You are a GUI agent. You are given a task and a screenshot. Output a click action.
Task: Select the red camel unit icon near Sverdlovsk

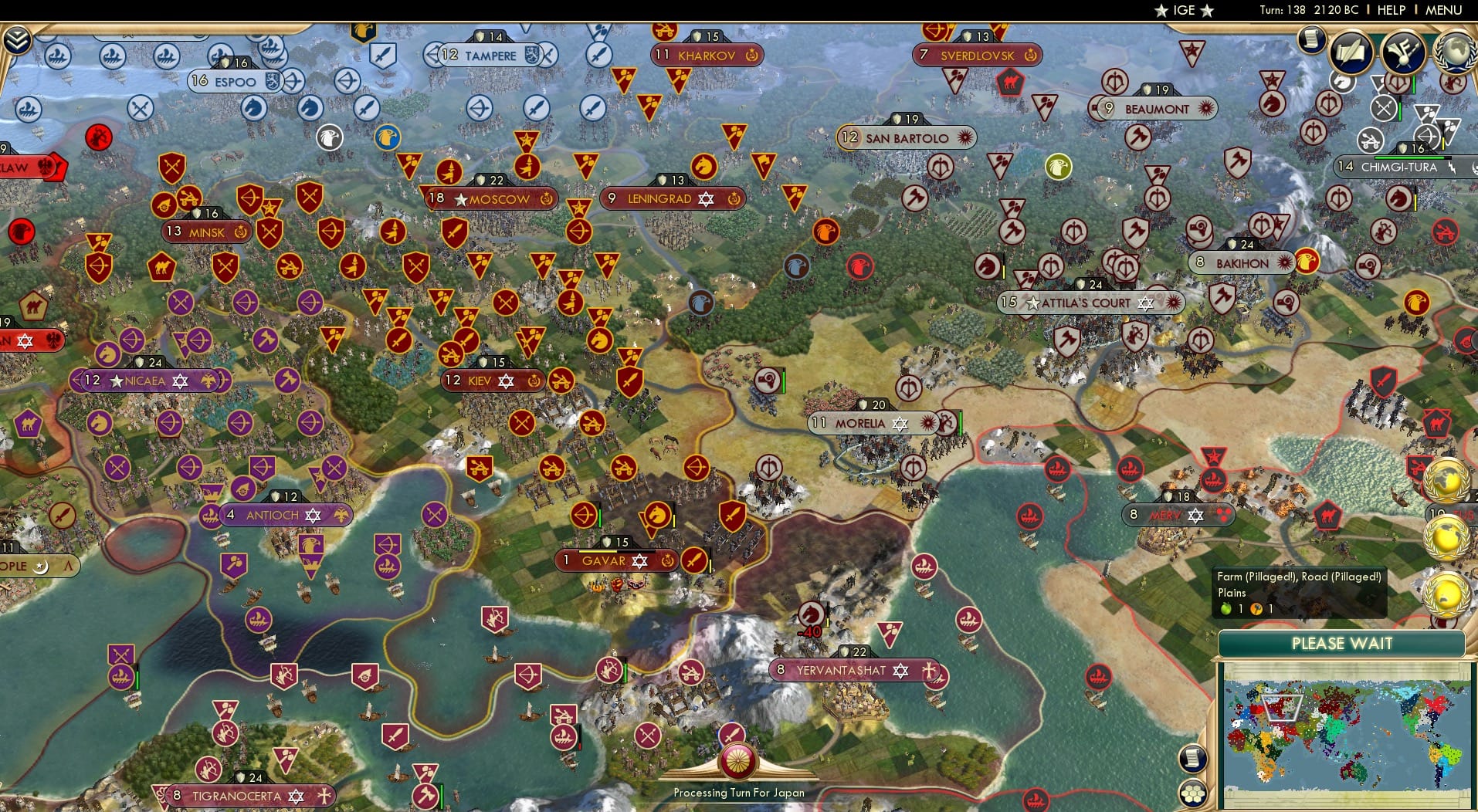(1010, 82)
